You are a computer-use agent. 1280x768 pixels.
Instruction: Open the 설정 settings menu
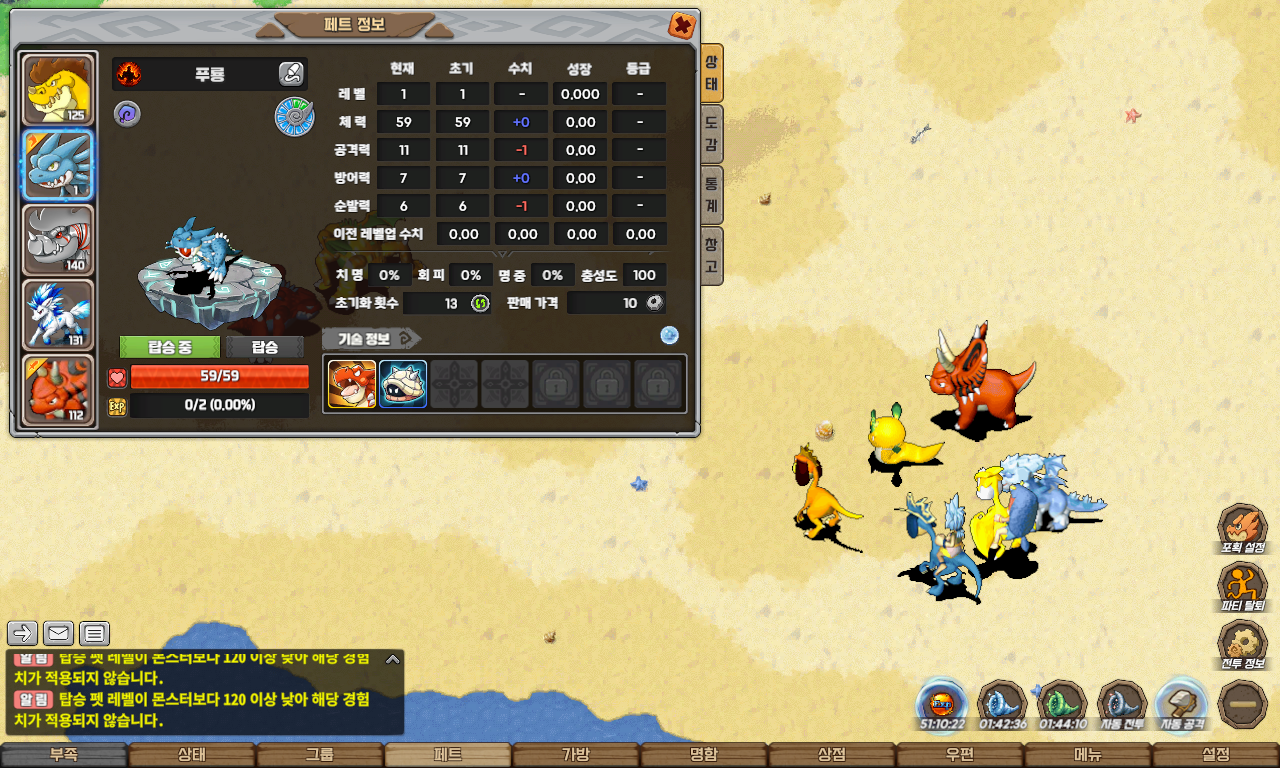pyautogui.click(x=1216, y=755)
